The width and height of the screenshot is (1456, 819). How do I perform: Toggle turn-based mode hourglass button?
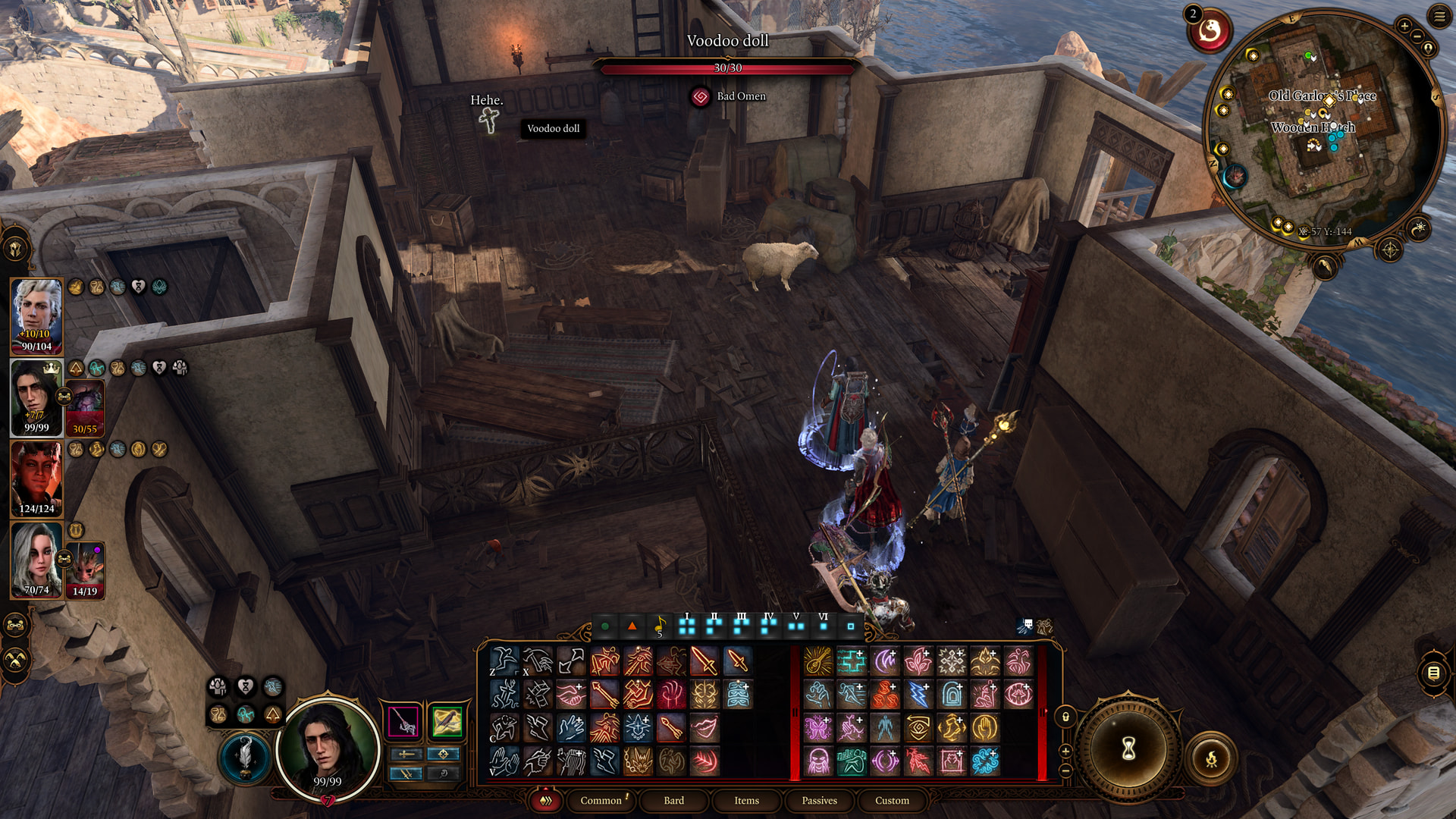(x=1128, y=750)
